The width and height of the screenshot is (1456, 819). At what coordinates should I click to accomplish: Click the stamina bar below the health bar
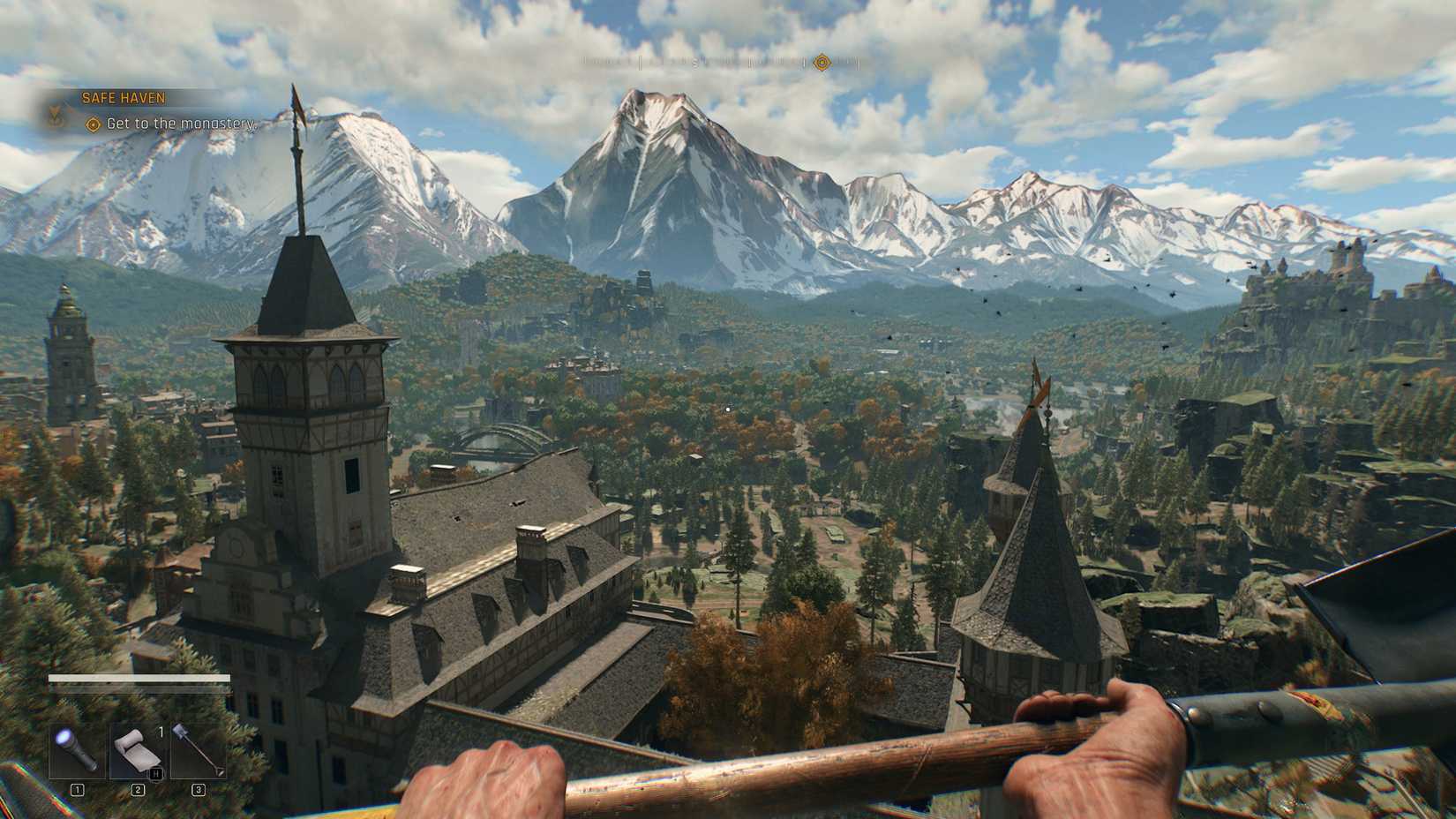coord(139,690)
